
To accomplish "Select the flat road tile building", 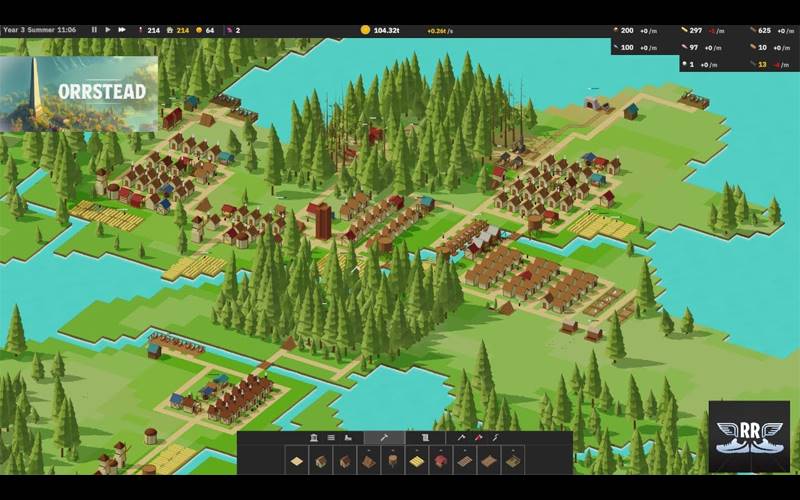I will pos(297,460).
